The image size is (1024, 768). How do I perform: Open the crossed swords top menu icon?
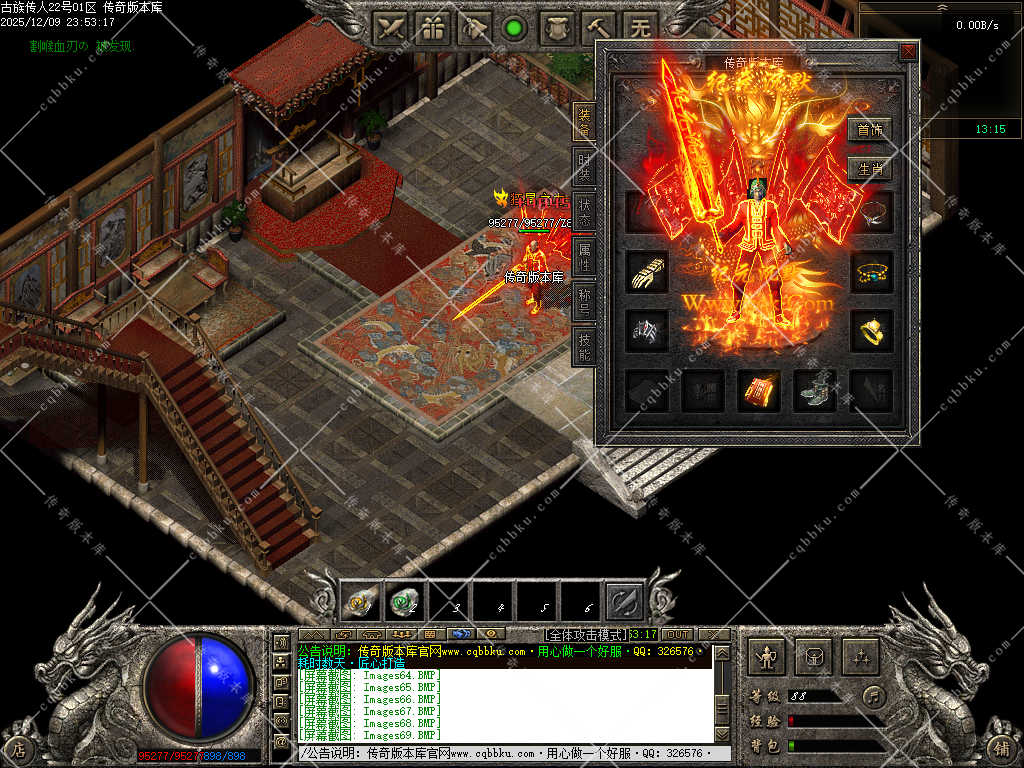coord(392,28)
